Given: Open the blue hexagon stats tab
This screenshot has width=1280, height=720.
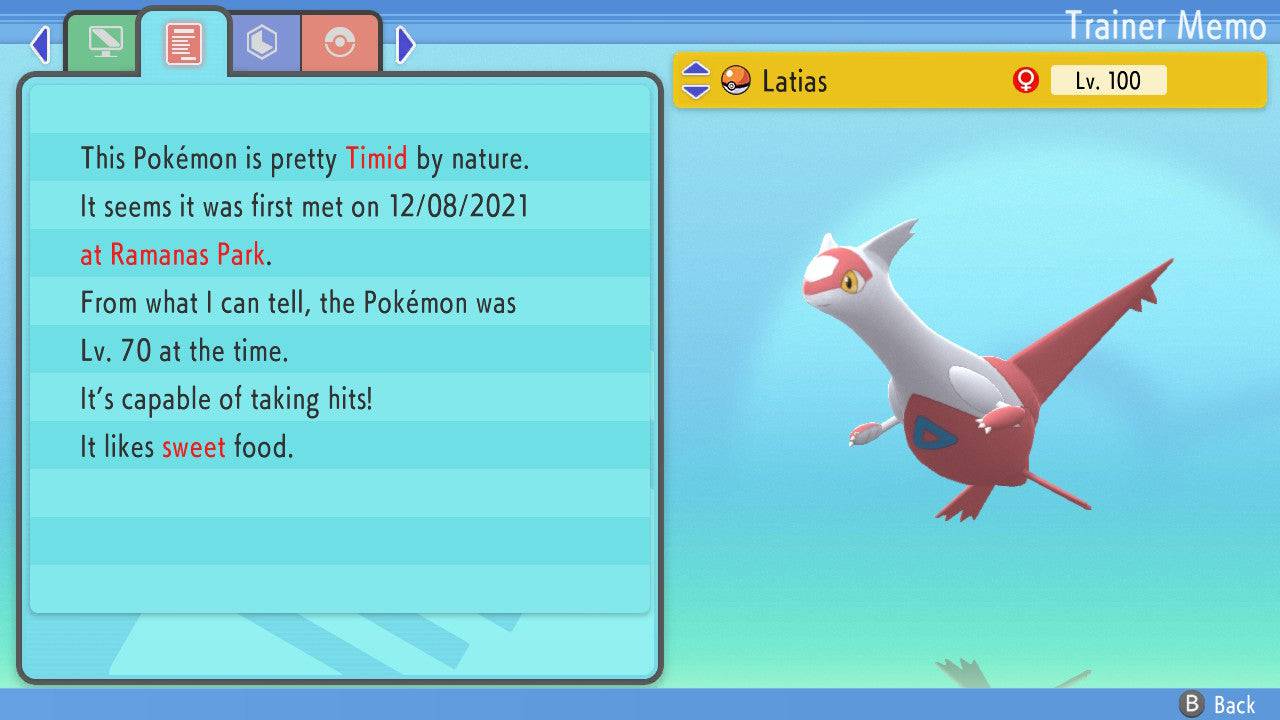Looking at the screenshot, I should [262, 43].
